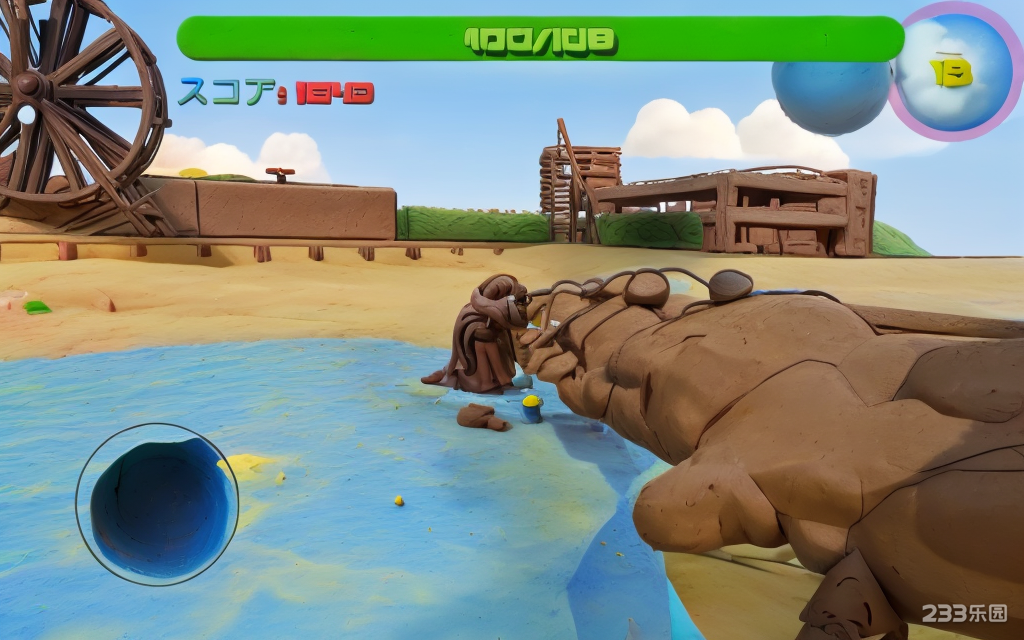Image resolution: width=1024 pixels, height=640 pixels.
Task: Tap the blue virtual joystick knob
Action: (157, 505)
